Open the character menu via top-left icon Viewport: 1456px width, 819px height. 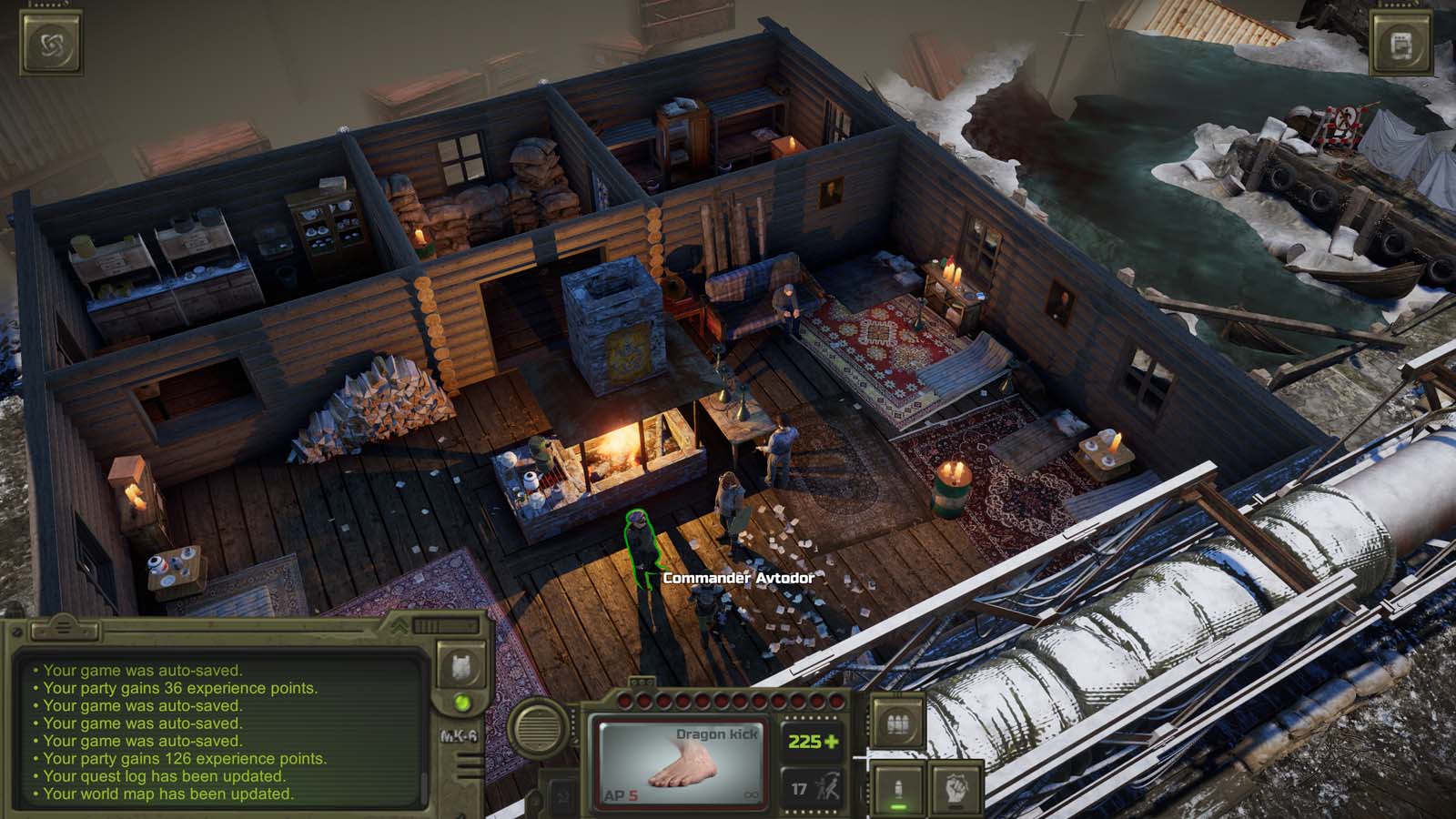point(50,44)
